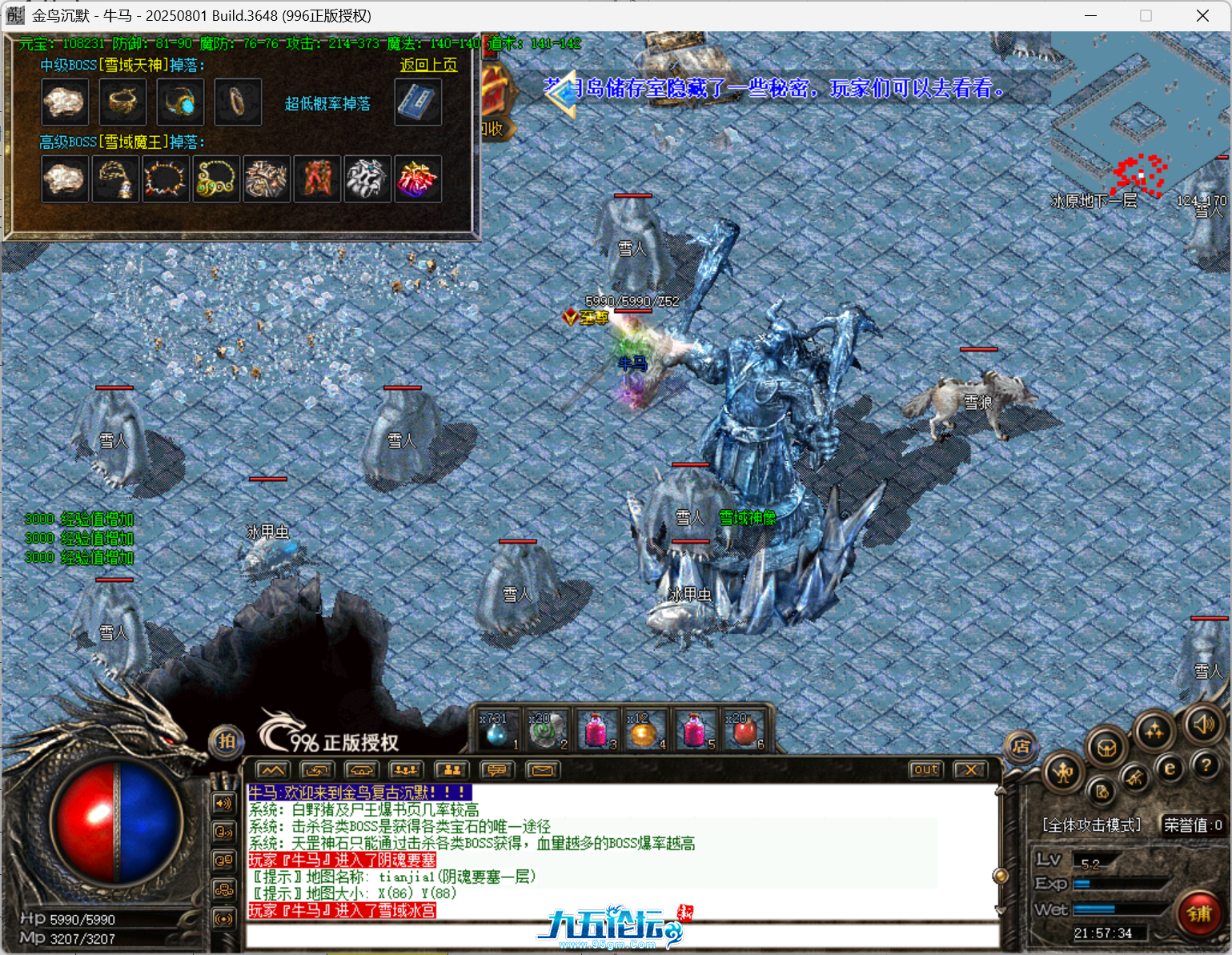Open the octagonal inventory icon in the circular menu
The image size is (1232, 955).
click(x=1106, y=747)
